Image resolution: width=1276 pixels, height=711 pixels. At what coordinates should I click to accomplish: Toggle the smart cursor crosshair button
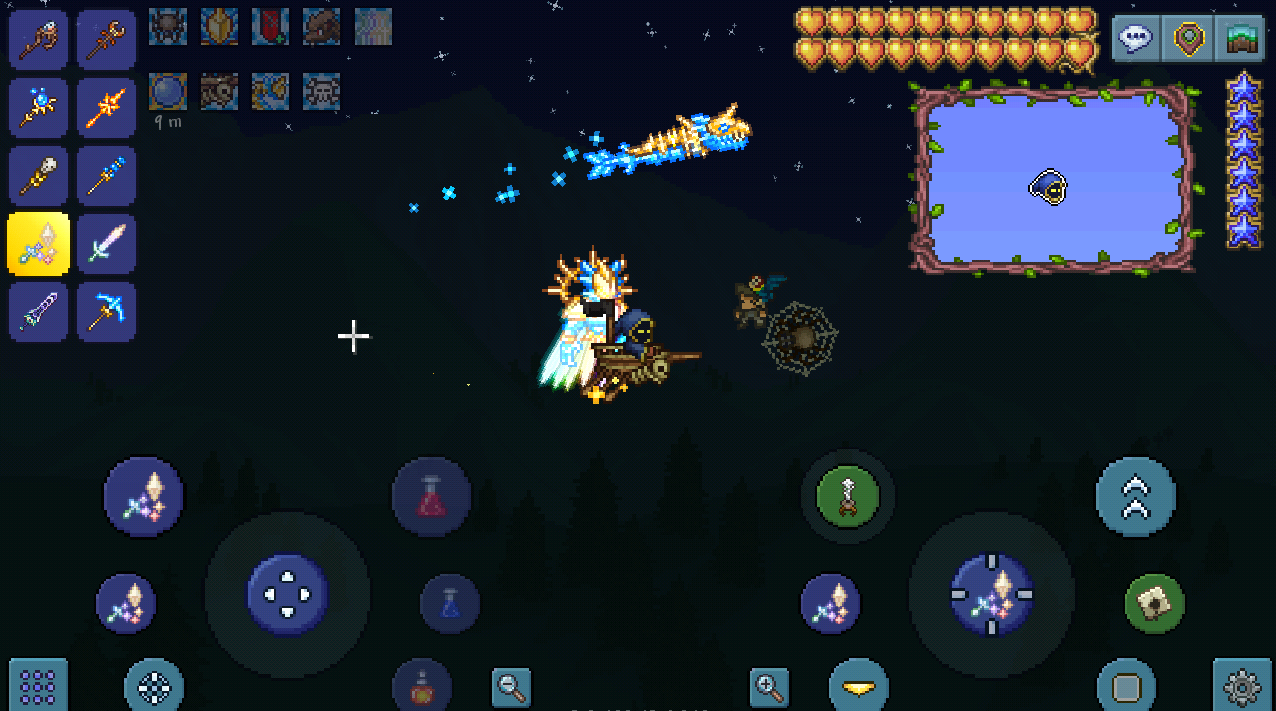click(153, 687)
